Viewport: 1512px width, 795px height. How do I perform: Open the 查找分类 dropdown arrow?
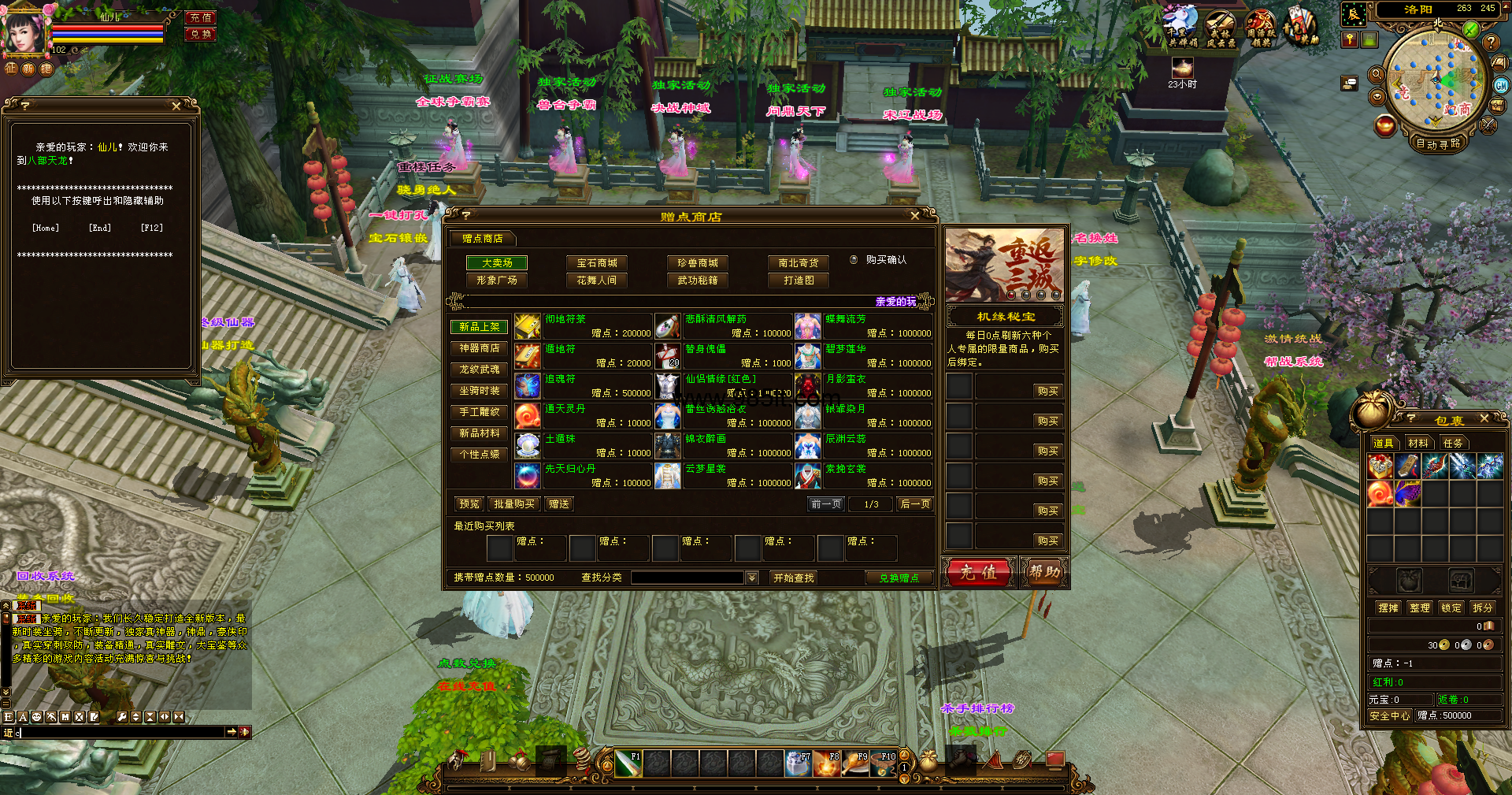pyautogui.click(x=752, y=578)
